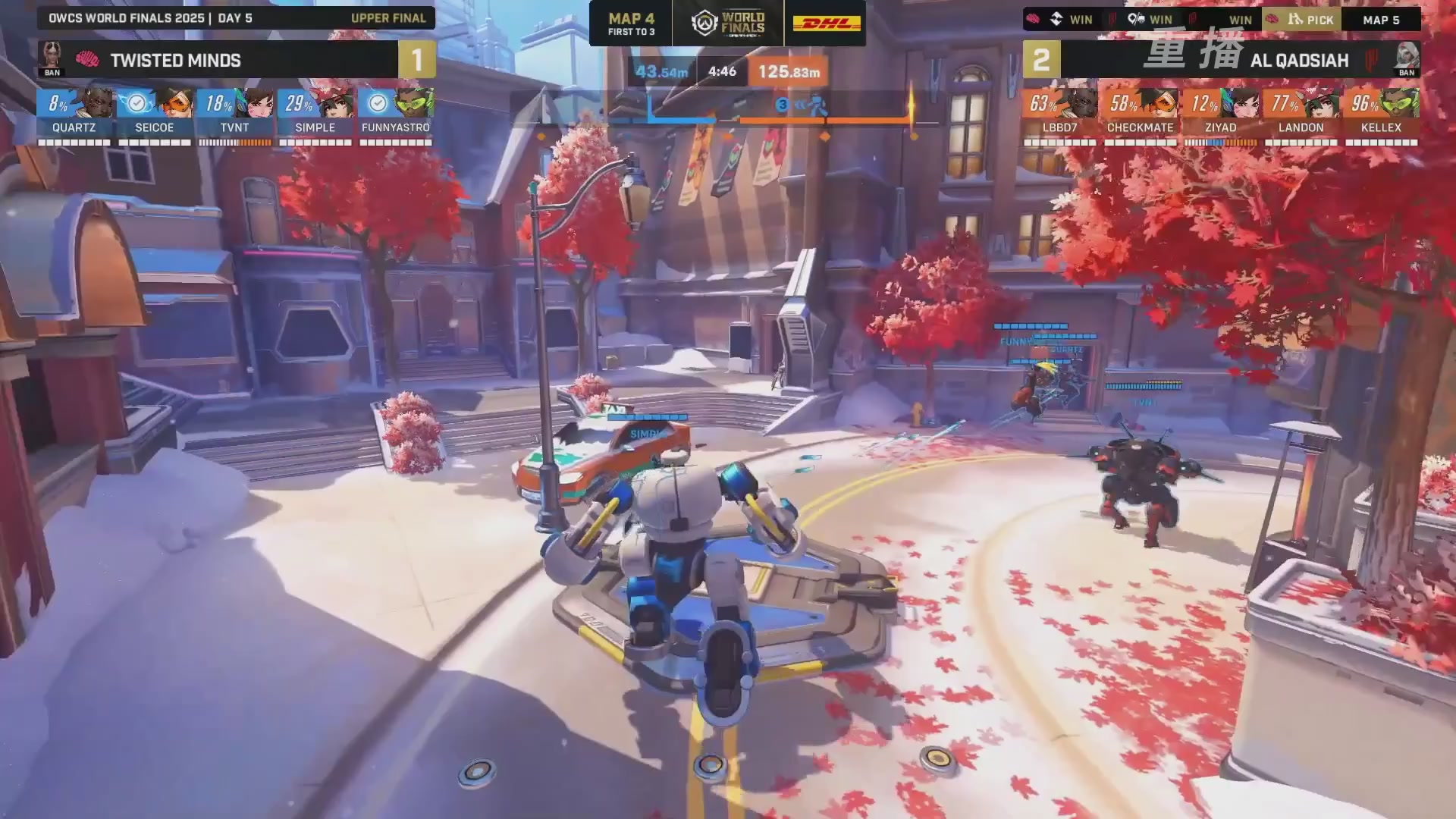Choose the CHECKMATE player card
Viewport: 1456px width, 819px height.
click(1140, 114)
